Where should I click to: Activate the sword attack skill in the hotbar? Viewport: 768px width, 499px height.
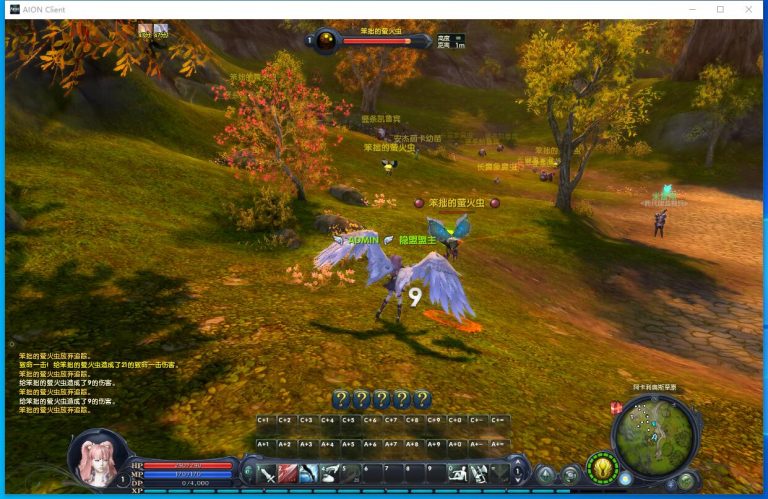coord(267,473)
